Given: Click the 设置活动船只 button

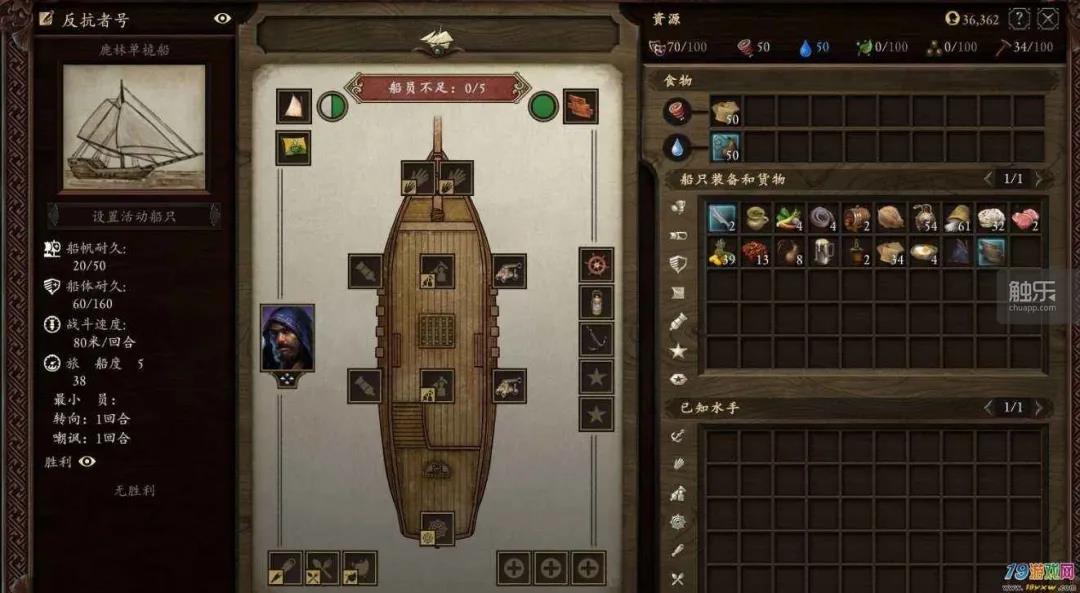Looking at the screenshot, I should [134, 216].
